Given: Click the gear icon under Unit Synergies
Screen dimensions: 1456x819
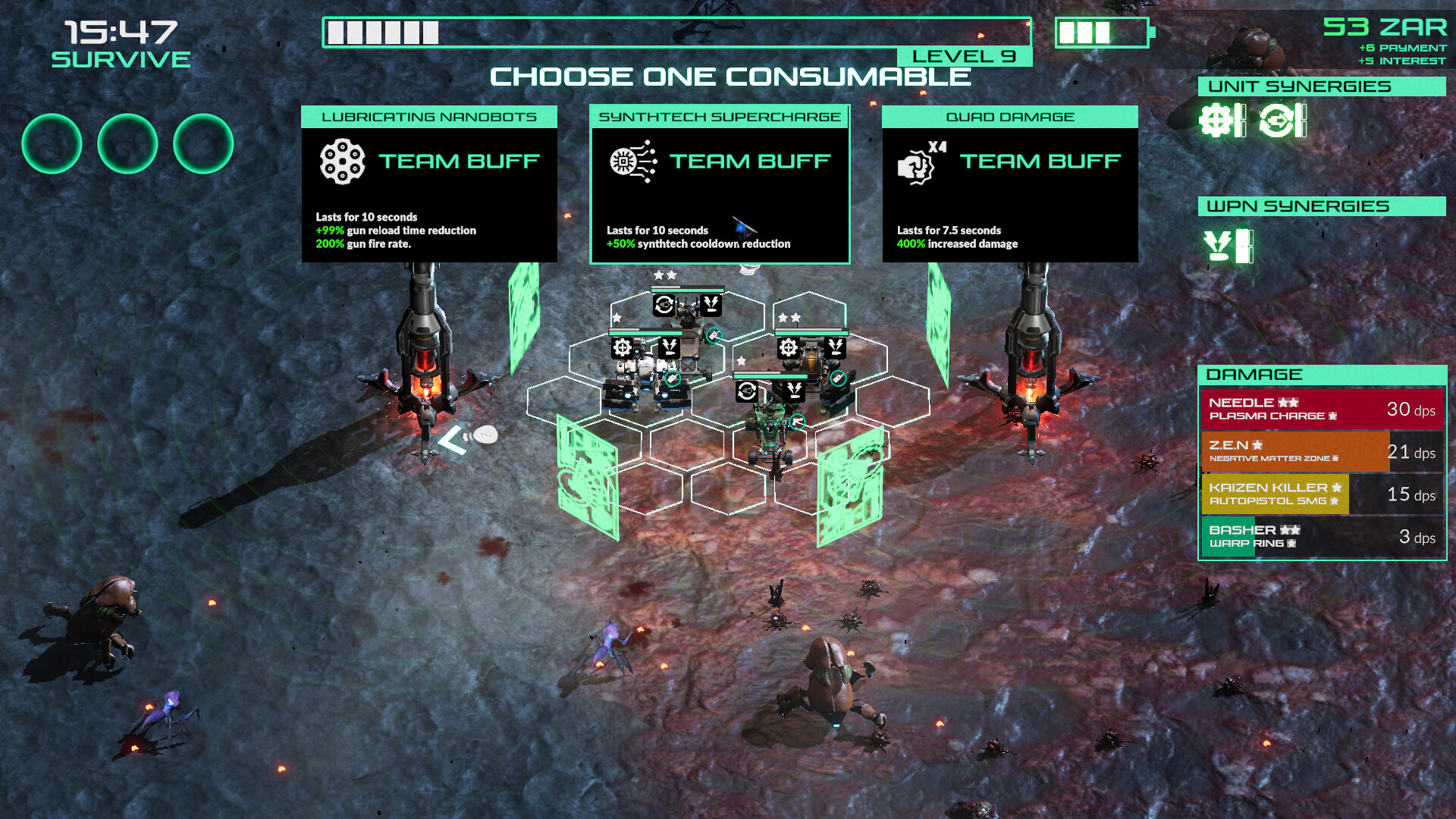Looking at the screenshot, I should tap(1215, 120).
